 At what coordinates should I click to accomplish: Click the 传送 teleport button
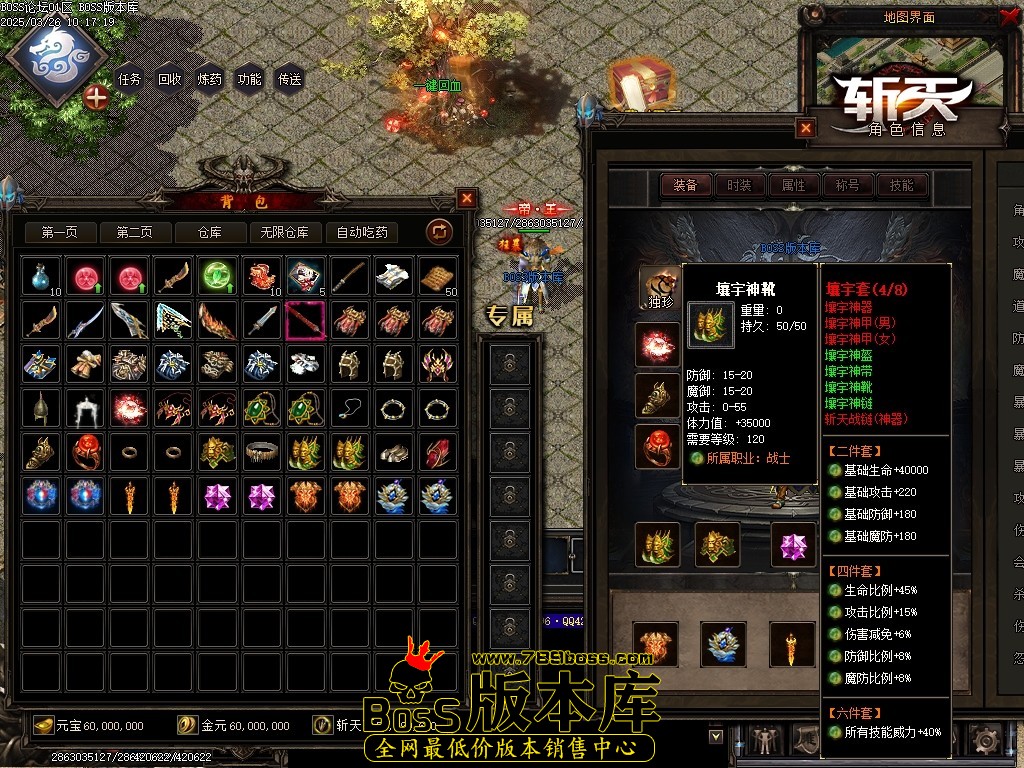pos(290,79)
